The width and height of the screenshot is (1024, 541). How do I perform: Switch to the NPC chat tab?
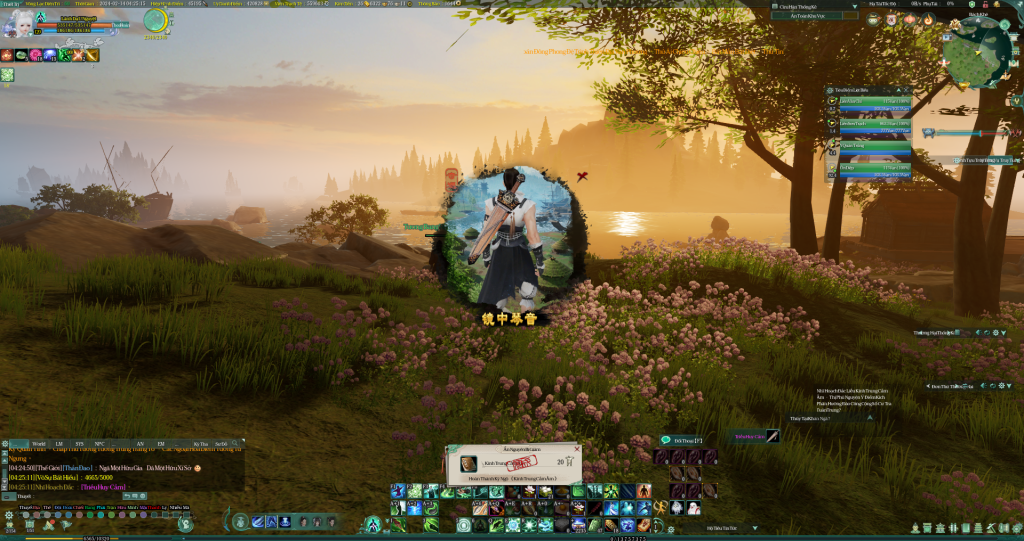click(99, 442)
